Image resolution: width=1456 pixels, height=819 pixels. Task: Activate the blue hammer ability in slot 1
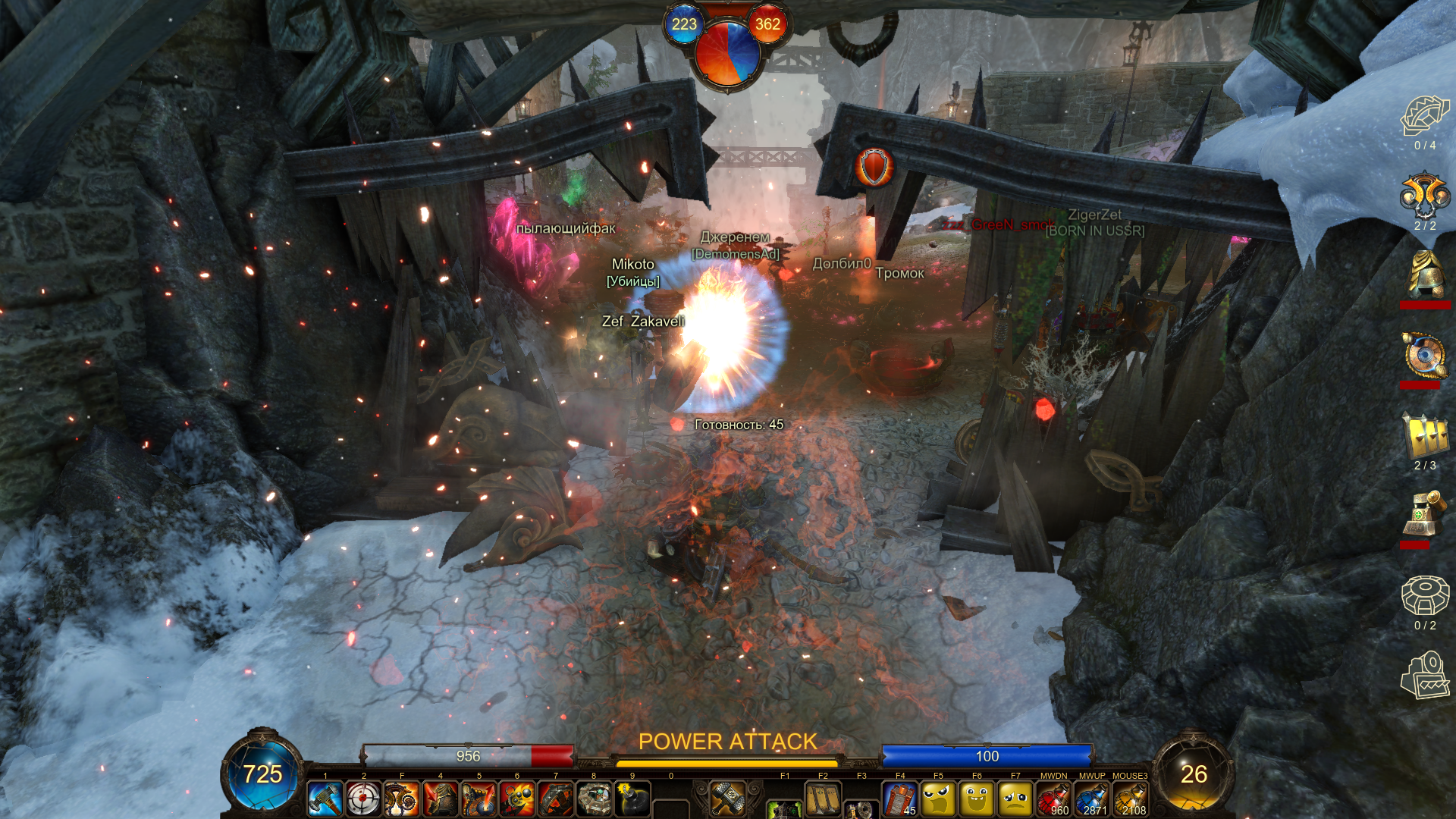click(325, 799)
